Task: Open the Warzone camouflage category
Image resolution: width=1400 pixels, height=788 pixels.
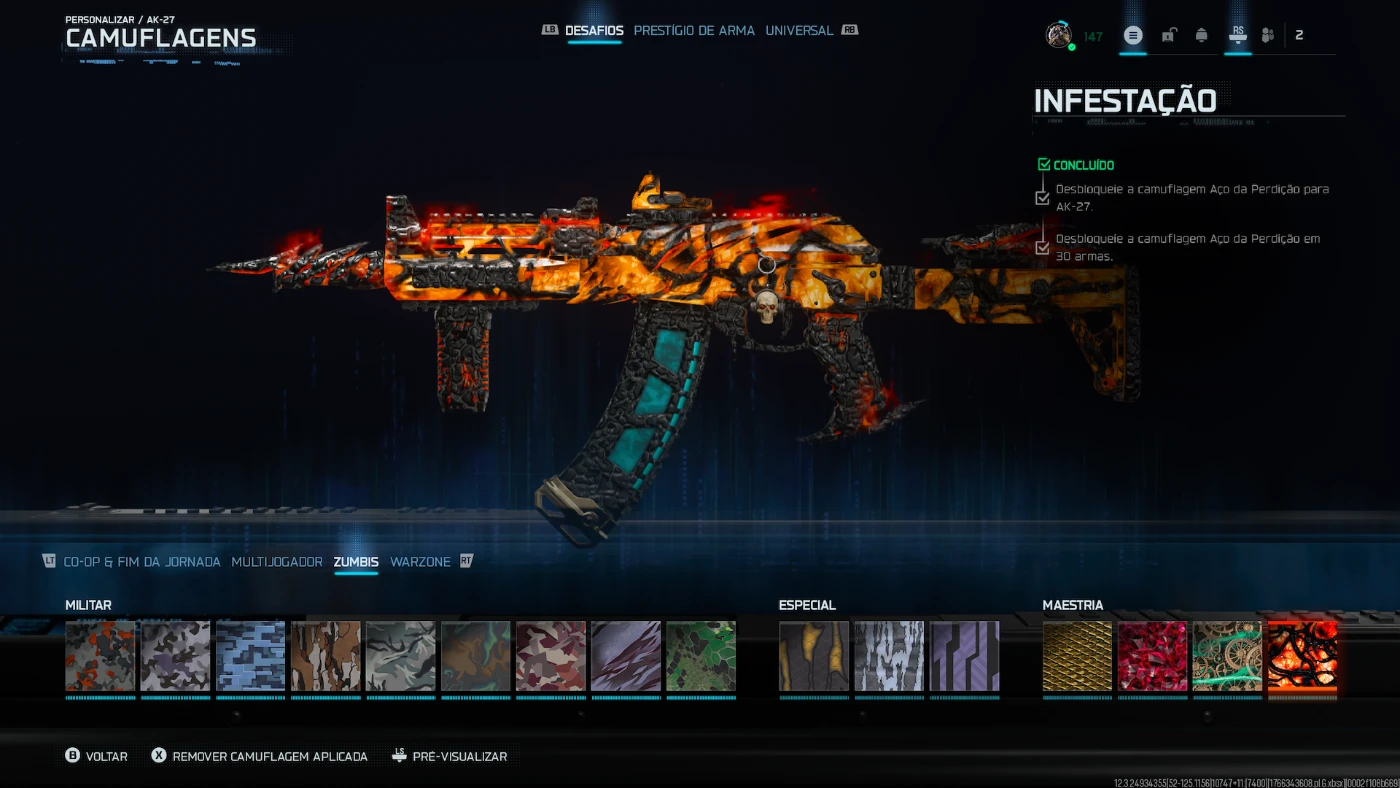Action: pyautogui.click(x=420, y=562)
